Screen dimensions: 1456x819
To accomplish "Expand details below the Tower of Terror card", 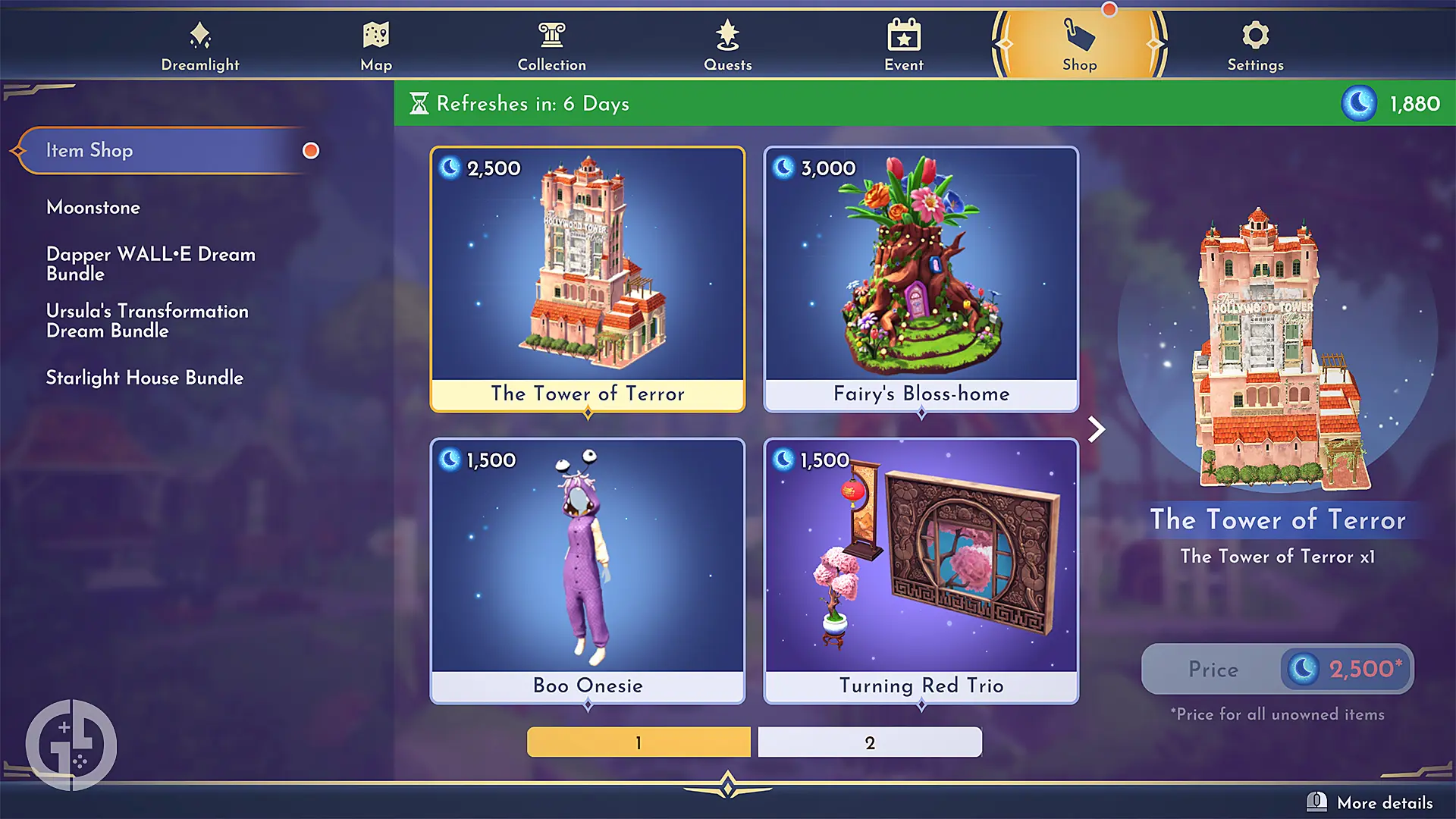I will click(588, 413).
